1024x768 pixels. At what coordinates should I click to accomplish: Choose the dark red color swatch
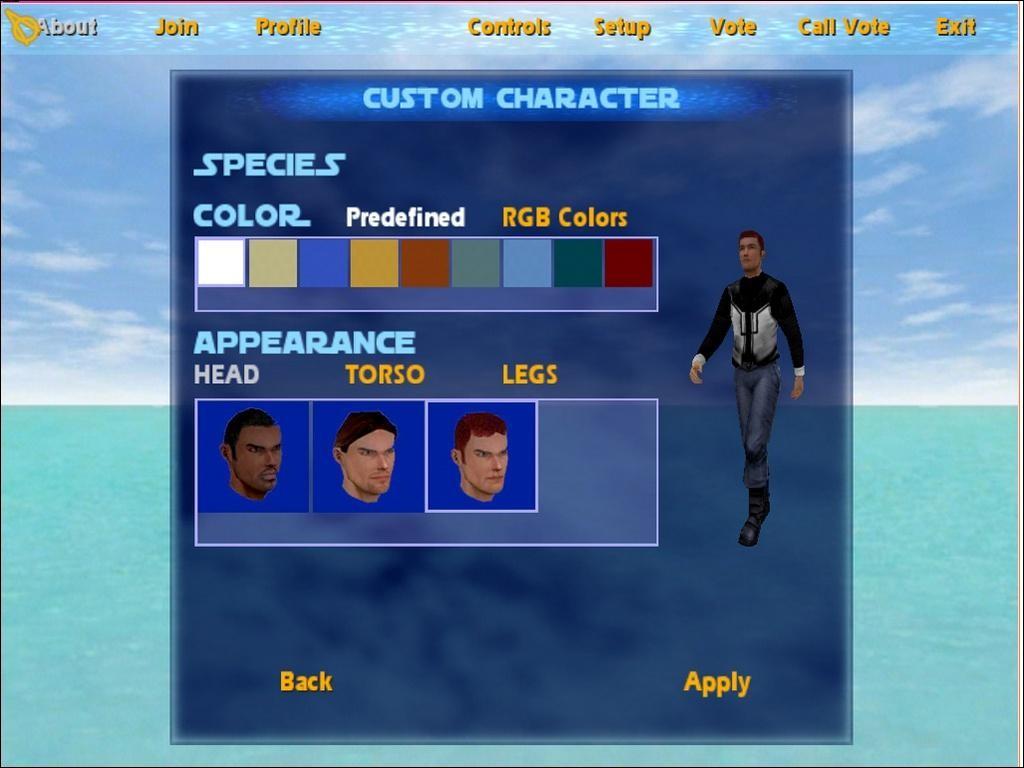coord(629,263)
